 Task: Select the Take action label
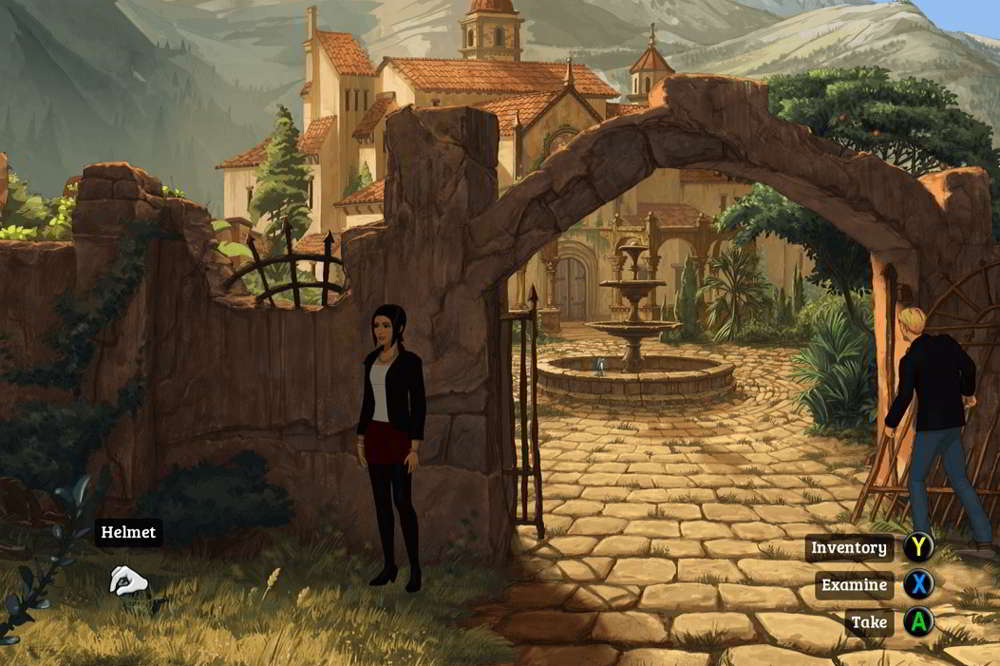point(869,622)
